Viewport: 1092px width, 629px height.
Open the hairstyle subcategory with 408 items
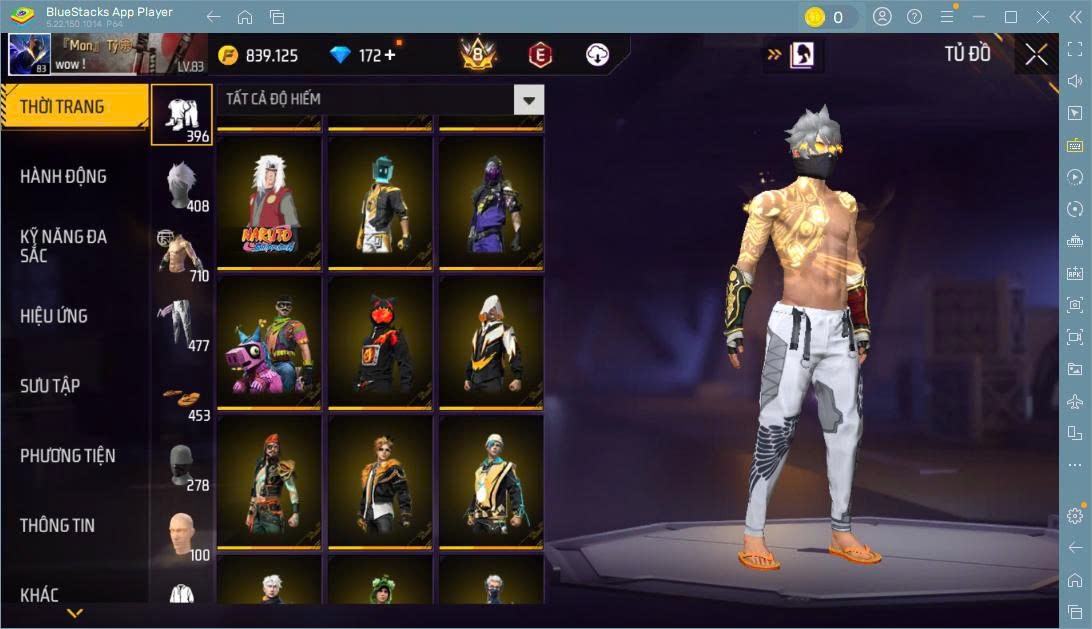(183, 186)
